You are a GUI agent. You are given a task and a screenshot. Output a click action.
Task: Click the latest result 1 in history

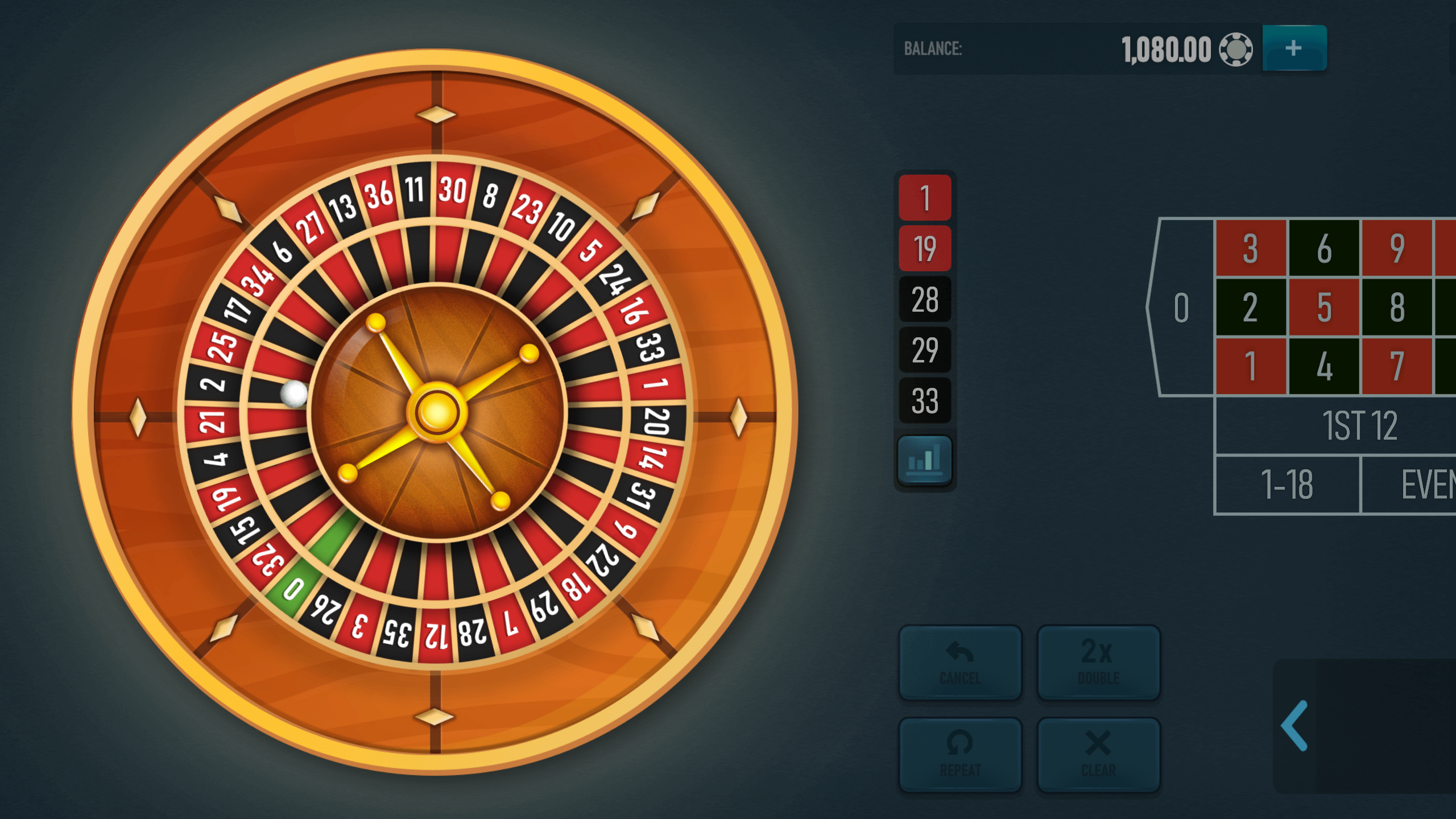coord(924,198)
